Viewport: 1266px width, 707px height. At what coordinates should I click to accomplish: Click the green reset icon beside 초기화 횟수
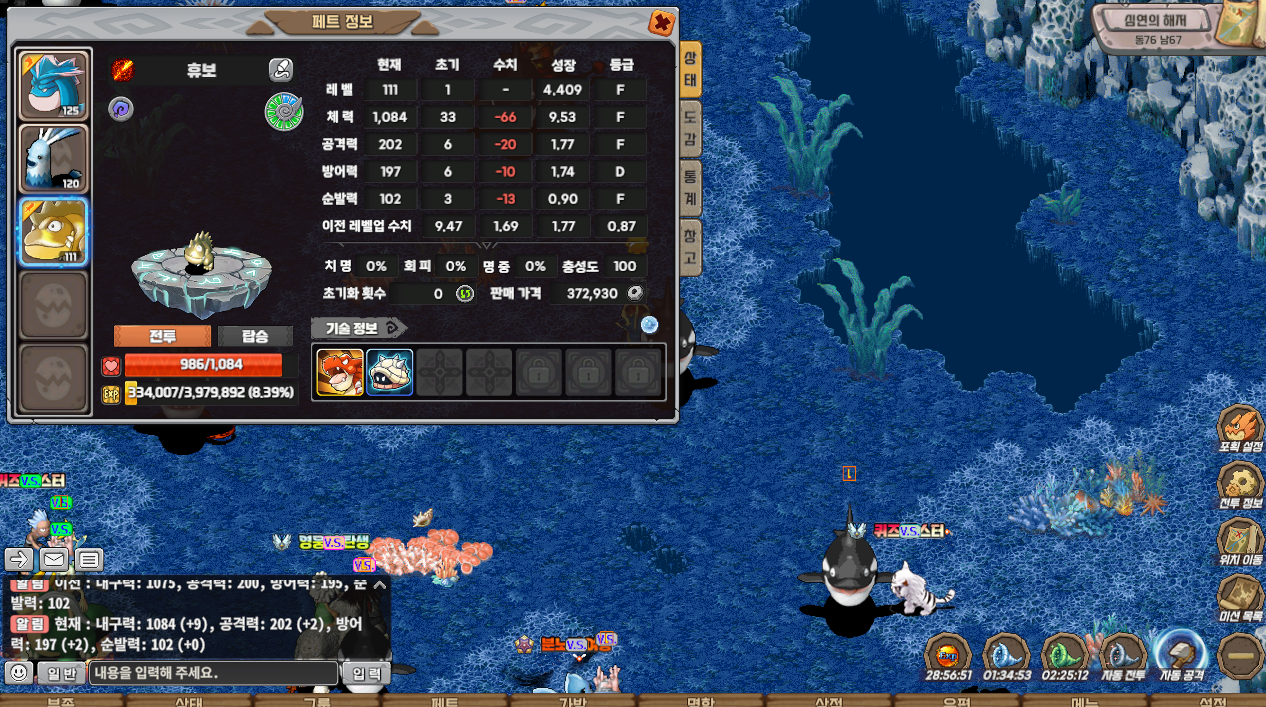pyautogui.click(x=465, y=294)
